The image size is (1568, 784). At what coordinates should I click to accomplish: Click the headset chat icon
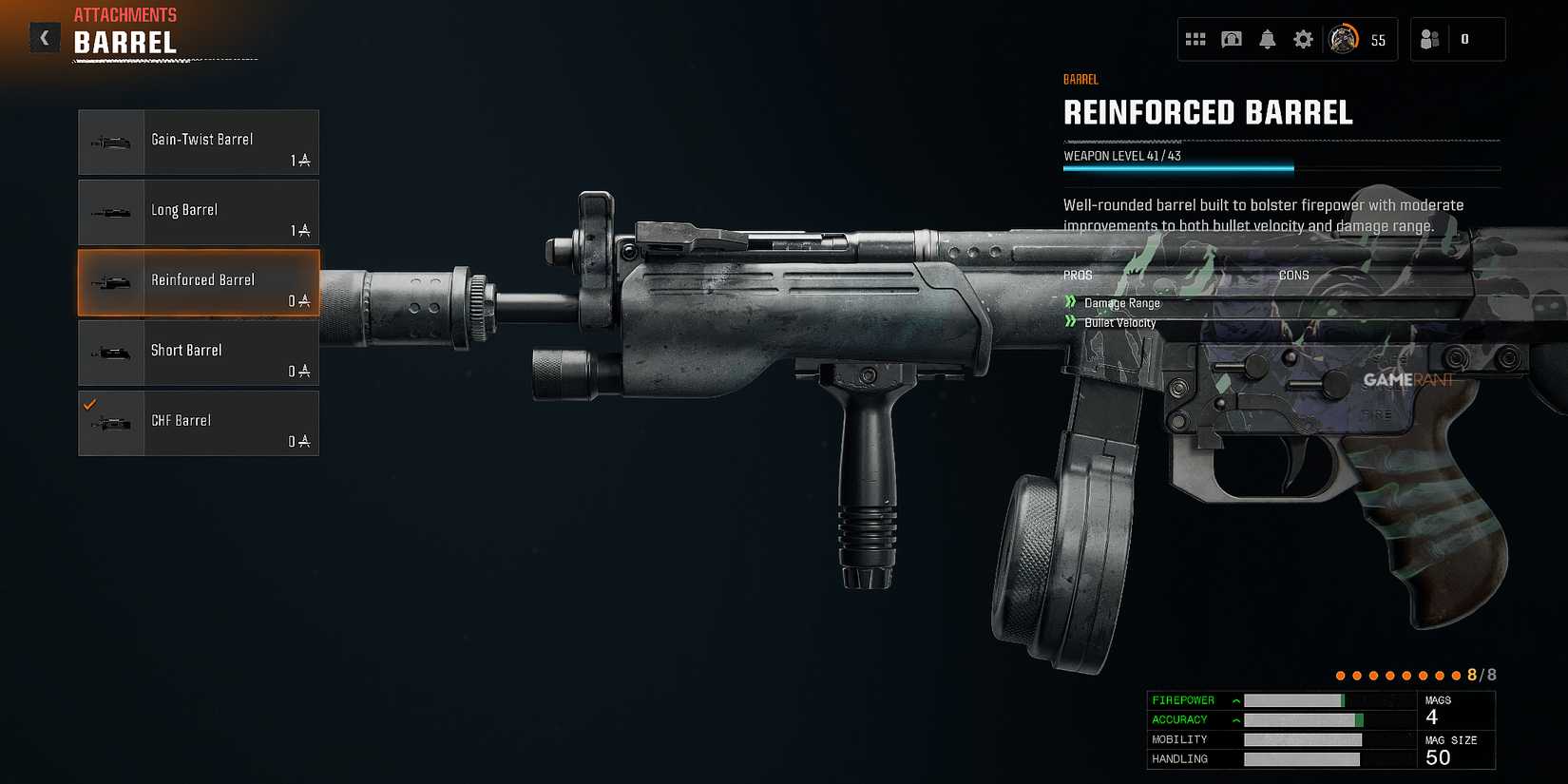[1232, 39]
